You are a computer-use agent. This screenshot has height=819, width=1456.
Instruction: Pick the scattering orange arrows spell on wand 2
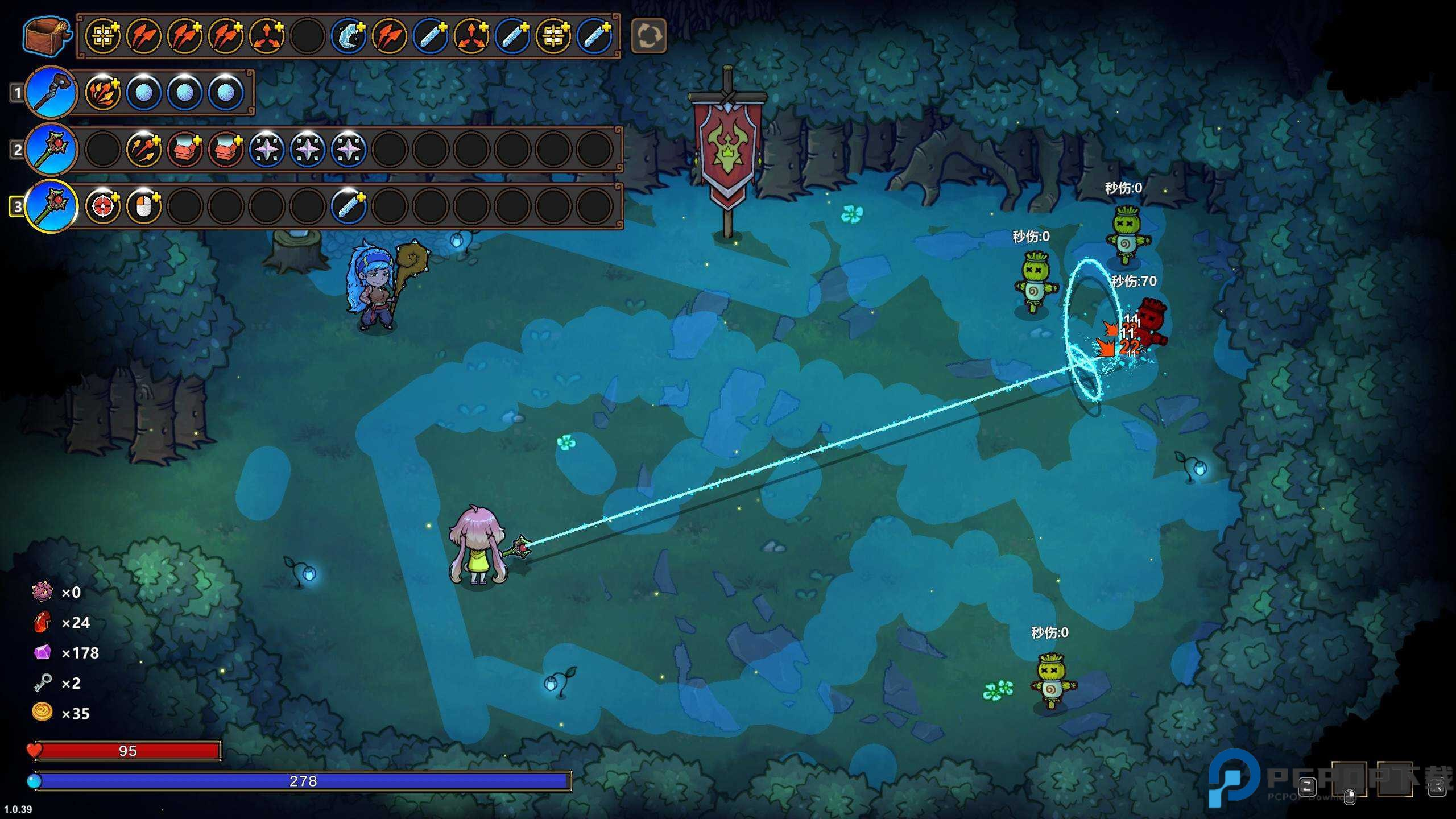tap(143, 149)
